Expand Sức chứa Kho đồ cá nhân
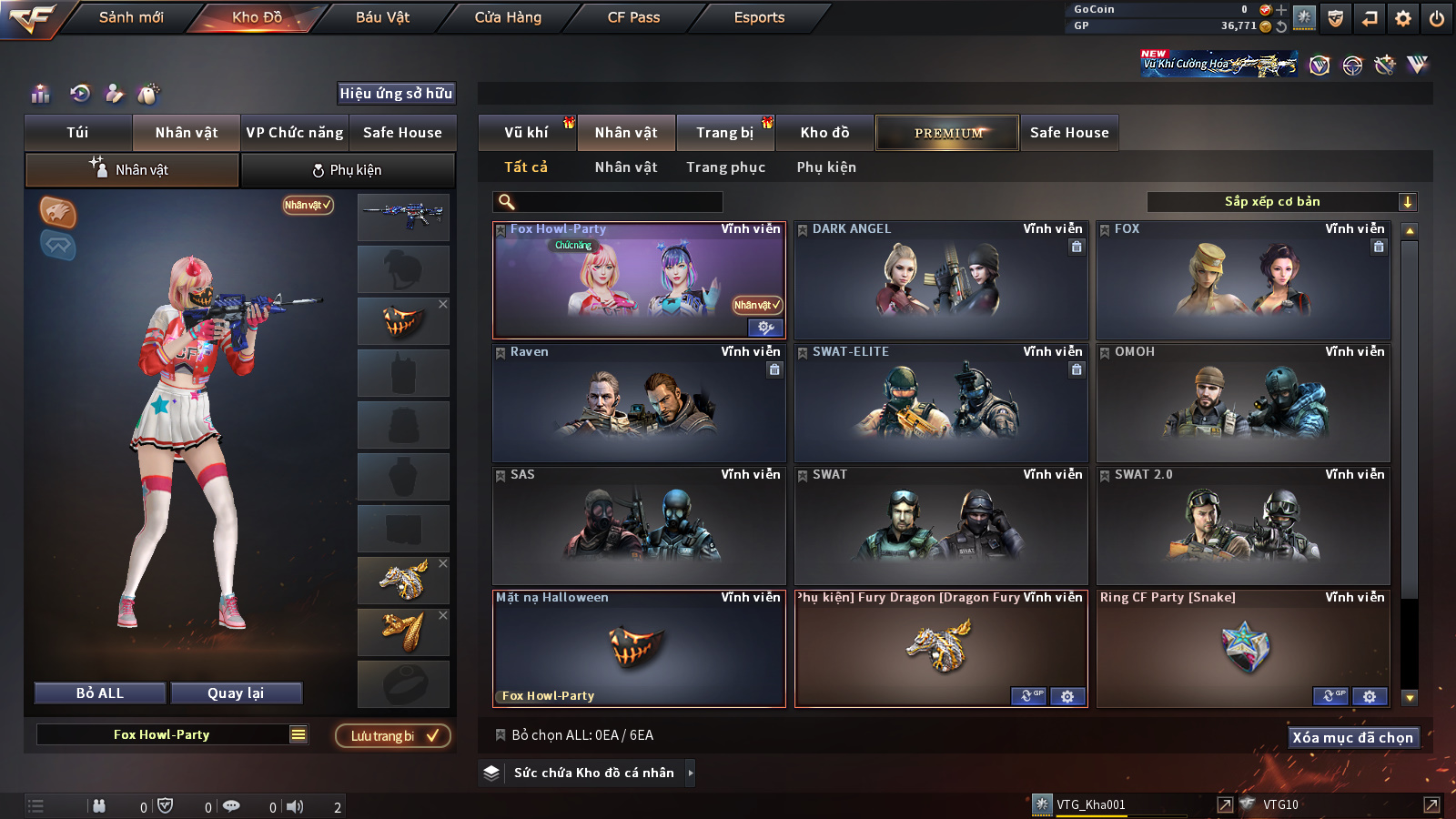 (x=691, y=773)
